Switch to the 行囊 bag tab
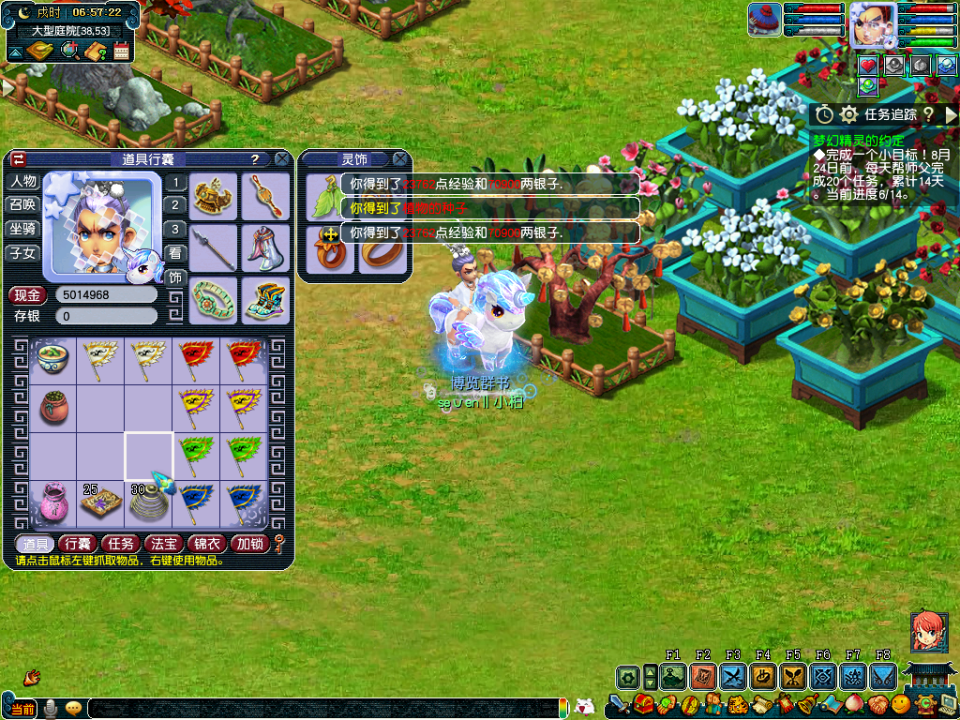This screenshot has height=720, width=960. pyautogui.click(x=77, y=543)
